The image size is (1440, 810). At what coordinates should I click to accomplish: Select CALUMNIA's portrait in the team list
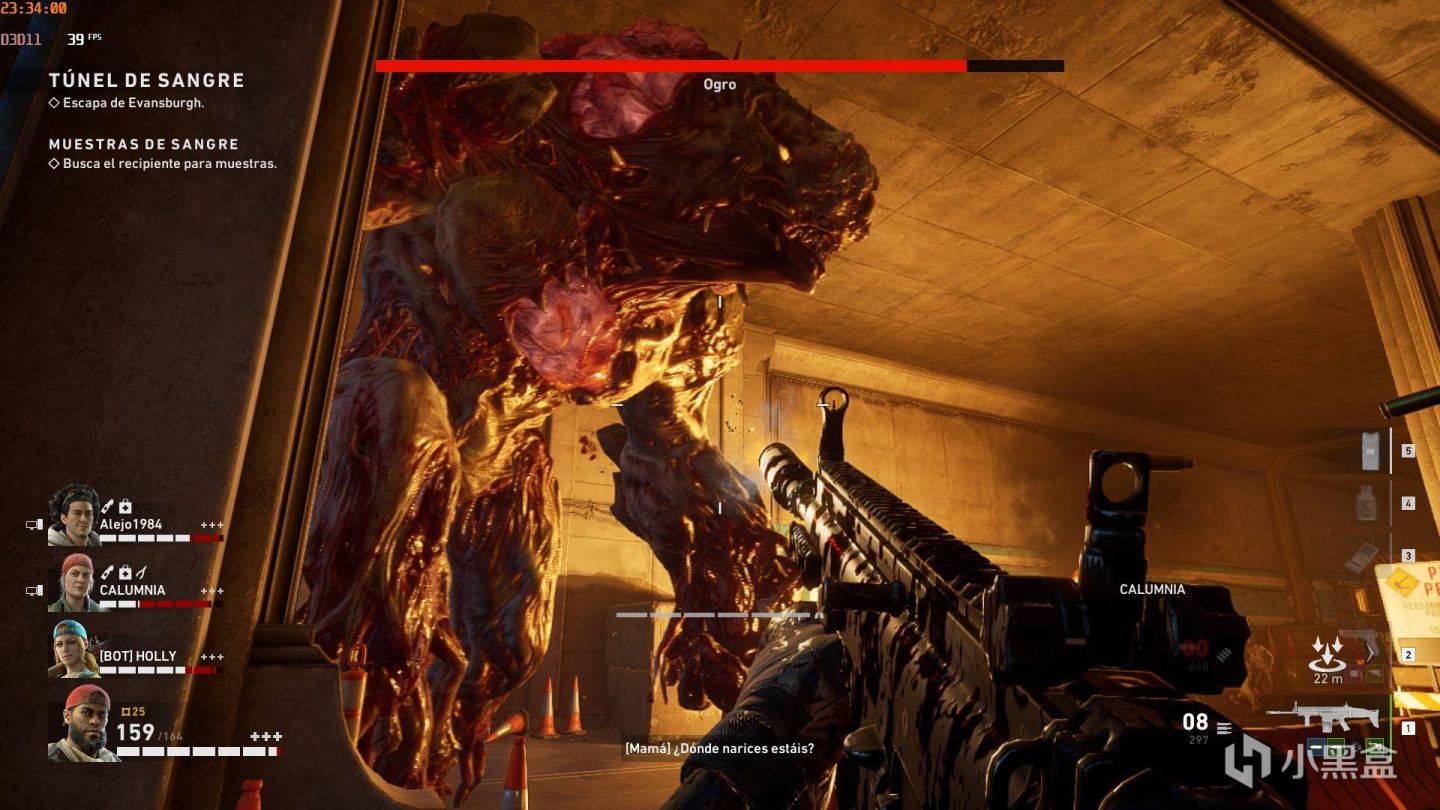pos(74,582)
